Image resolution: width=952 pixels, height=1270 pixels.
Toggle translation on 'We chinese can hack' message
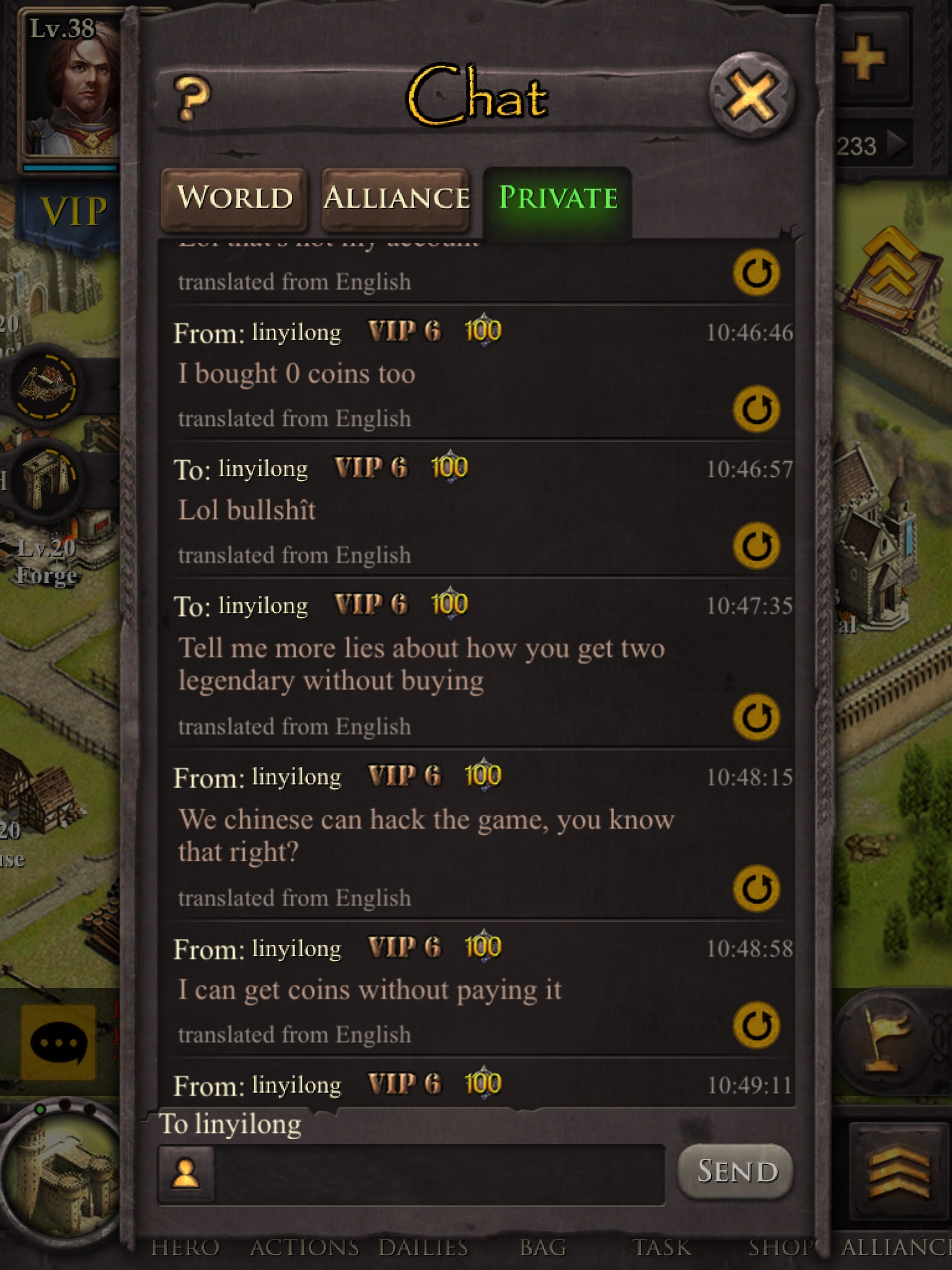(x=756, y=889)
